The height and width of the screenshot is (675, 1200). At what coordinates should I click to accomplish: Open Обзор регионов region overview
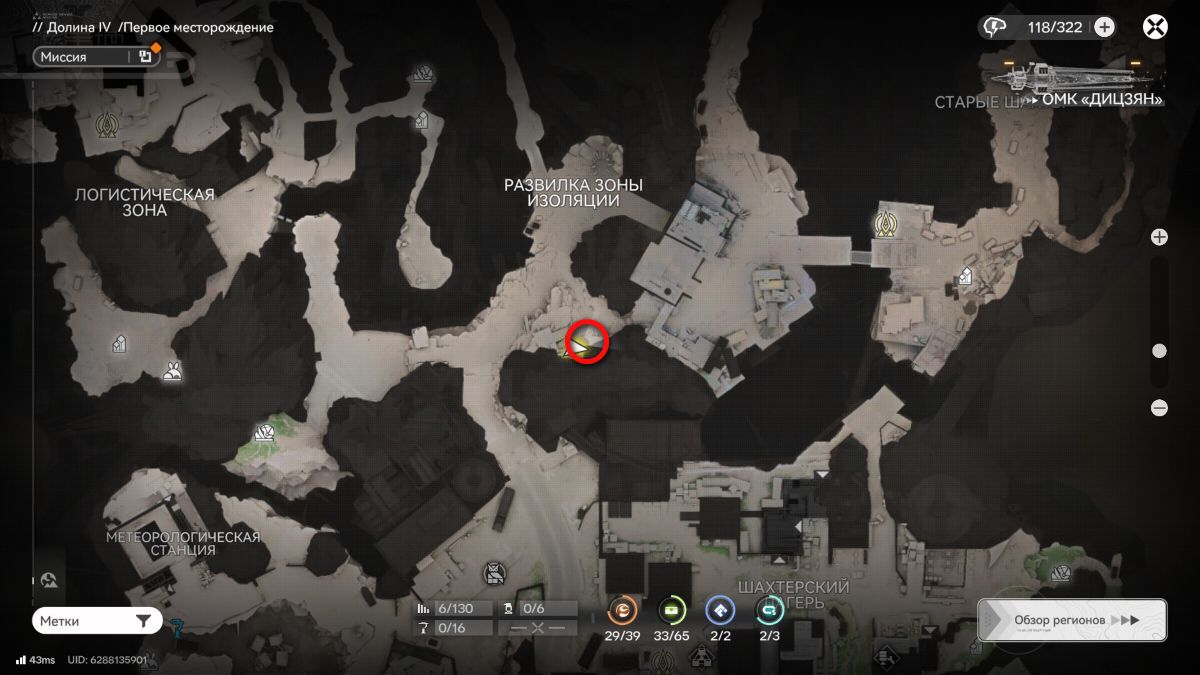pyautogui.click(x=1072, y=620)
